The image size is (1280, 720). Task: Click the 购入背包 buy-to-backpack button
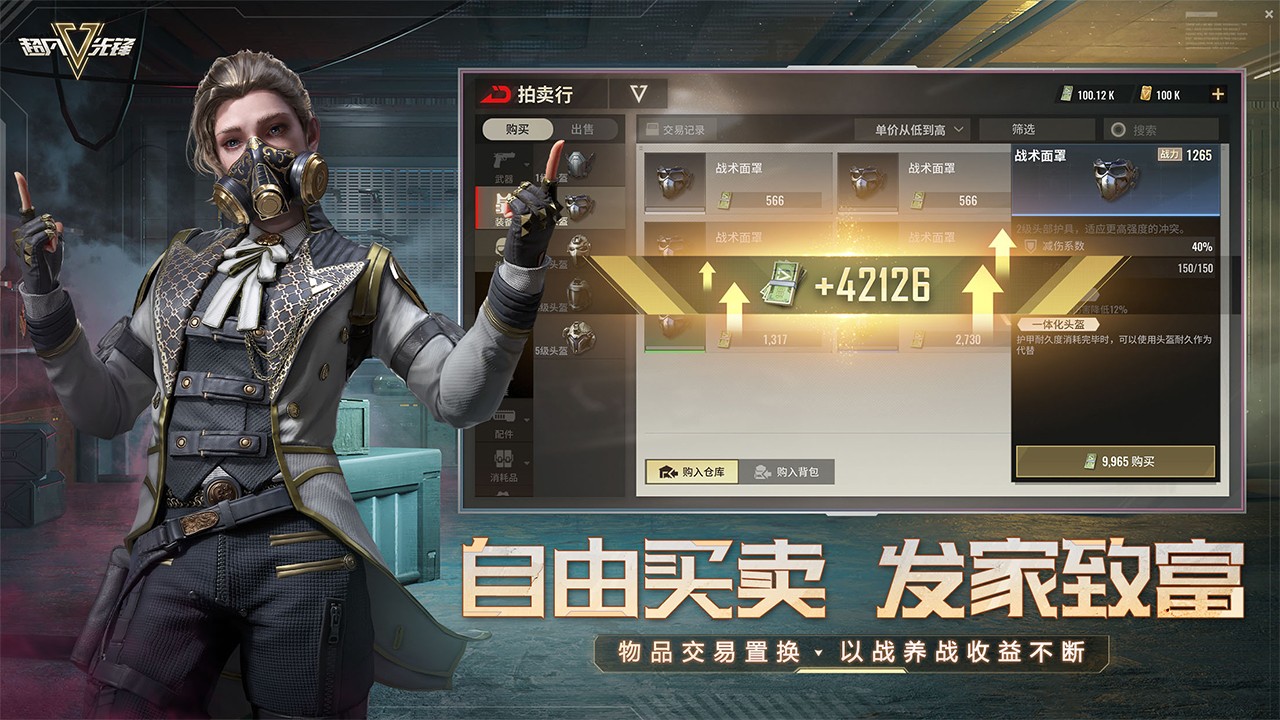click(790, 473)
